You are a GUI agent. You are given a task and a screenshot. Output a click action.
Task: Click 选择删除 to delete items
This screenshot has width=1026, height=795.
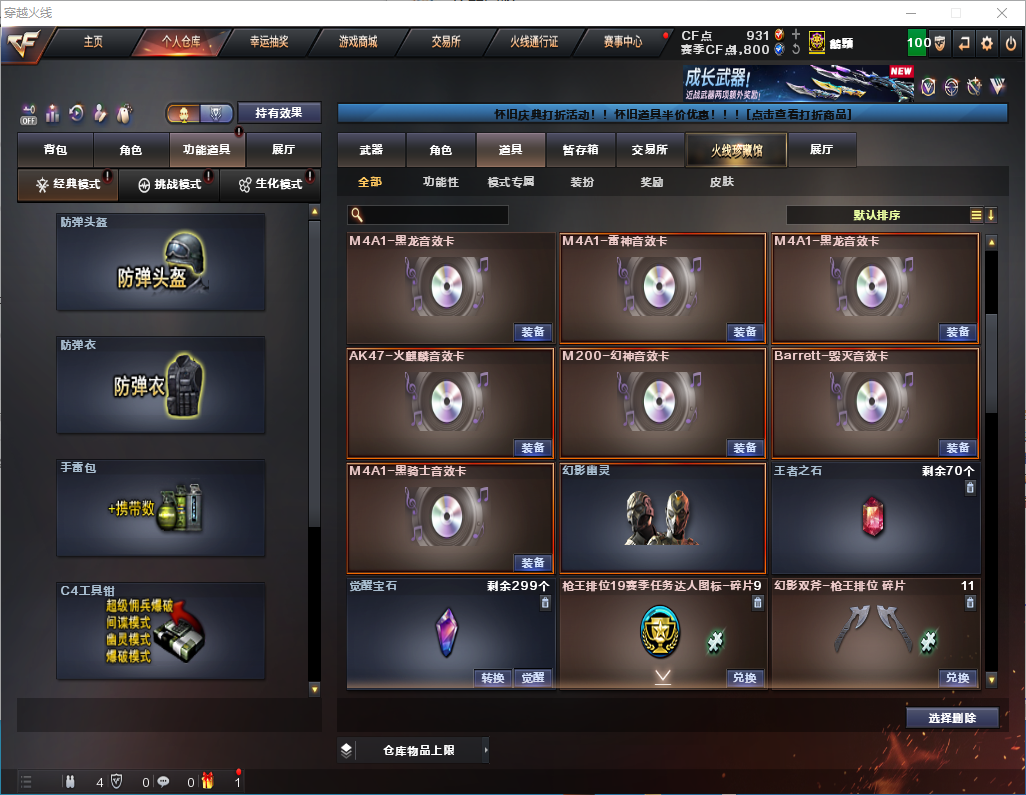coord(952,718)
